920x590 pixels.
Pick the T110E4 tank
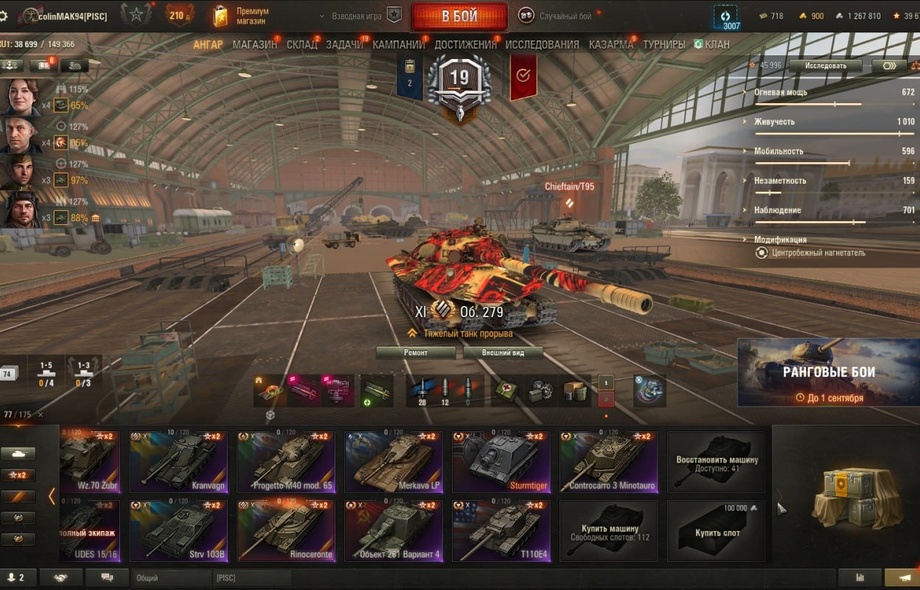(x=499, y=530)
